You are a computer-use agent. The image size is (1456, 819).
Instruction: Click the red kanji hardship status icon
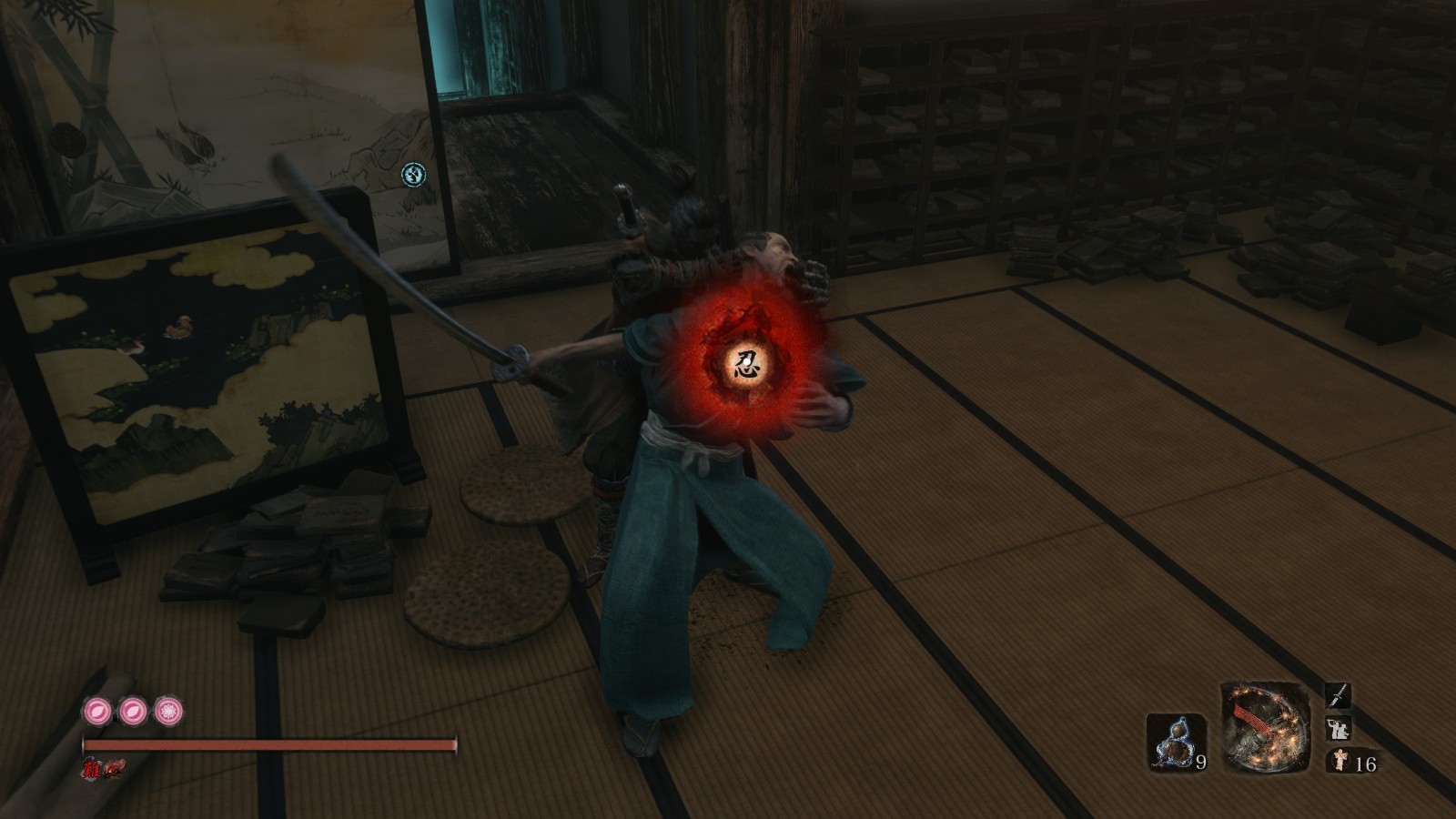(93, 770)
